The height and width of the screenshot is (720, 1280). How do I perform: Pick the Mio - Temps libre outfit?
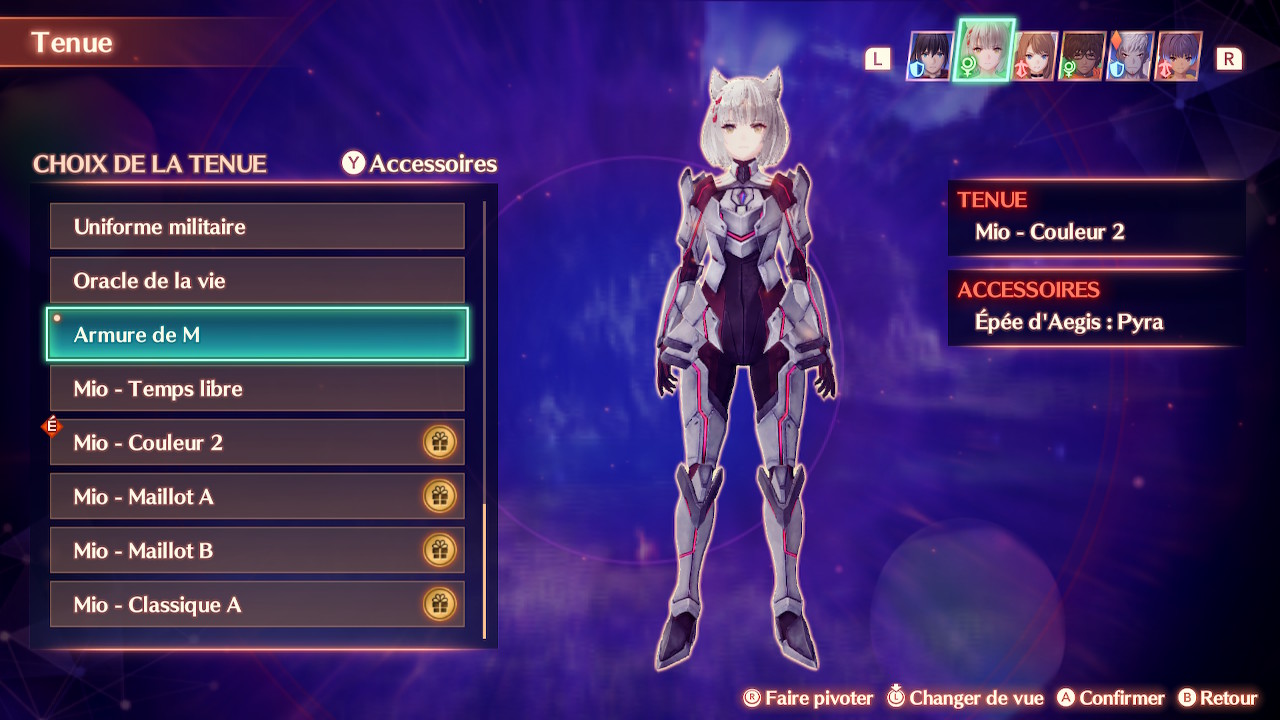(x=257, y=389)
